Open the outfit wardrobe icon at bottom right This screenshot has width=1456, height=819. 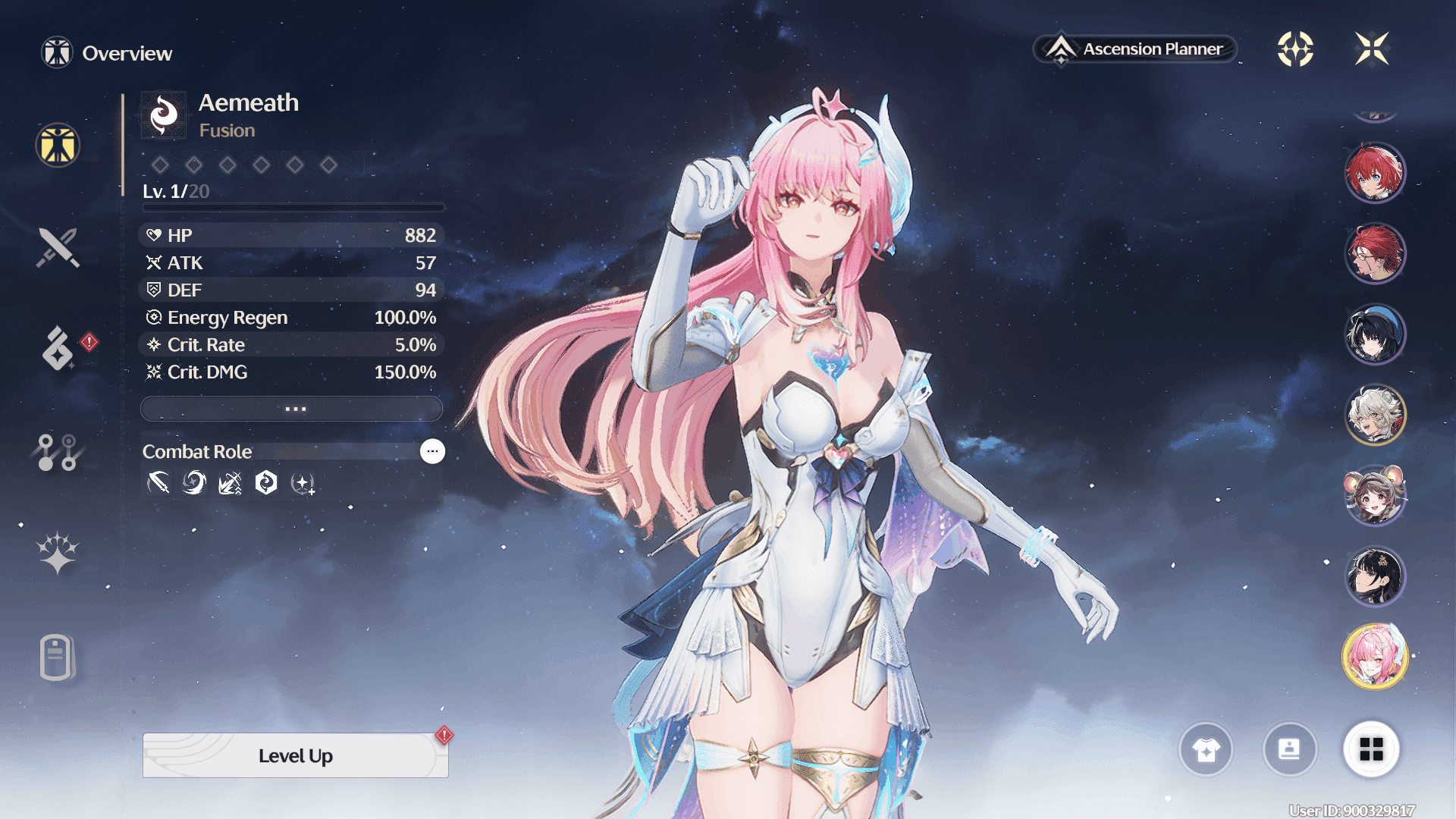[1206, 750]
